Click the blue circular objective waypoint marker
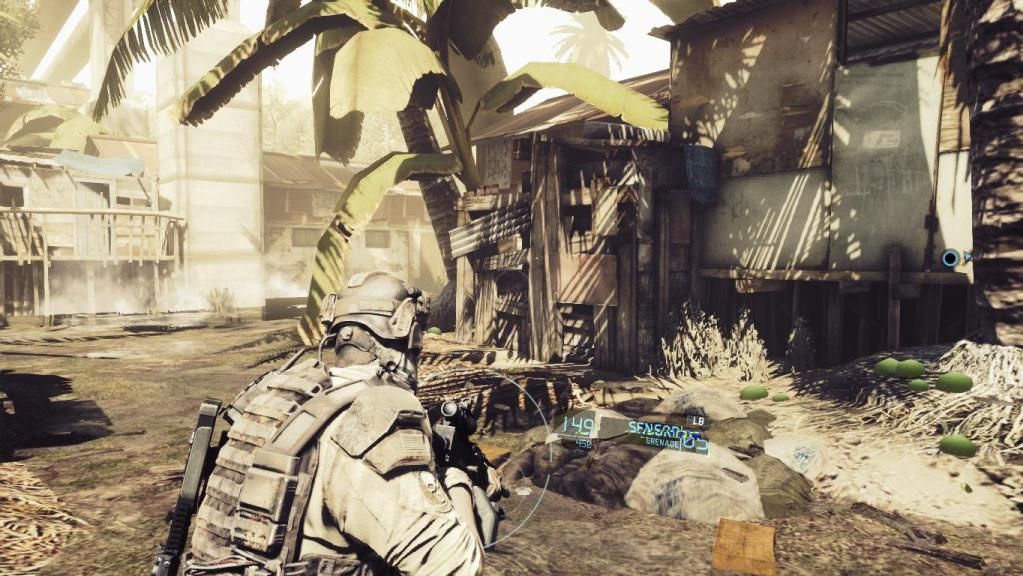1023x576 pixels. click(951, 259)
